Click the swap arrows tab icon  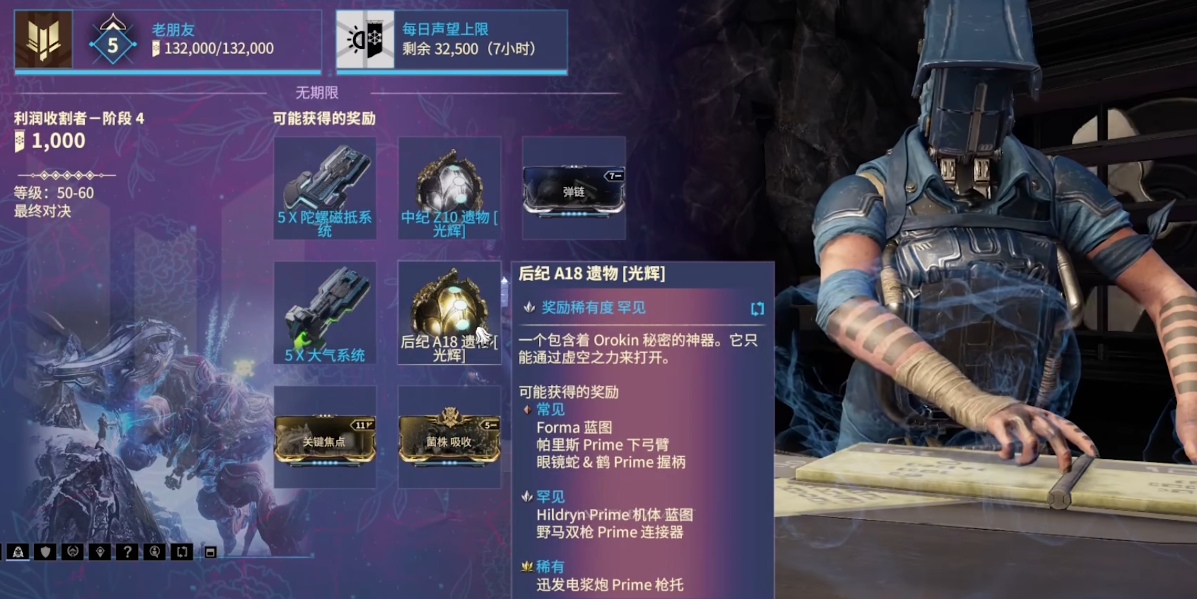click(181, 551)
